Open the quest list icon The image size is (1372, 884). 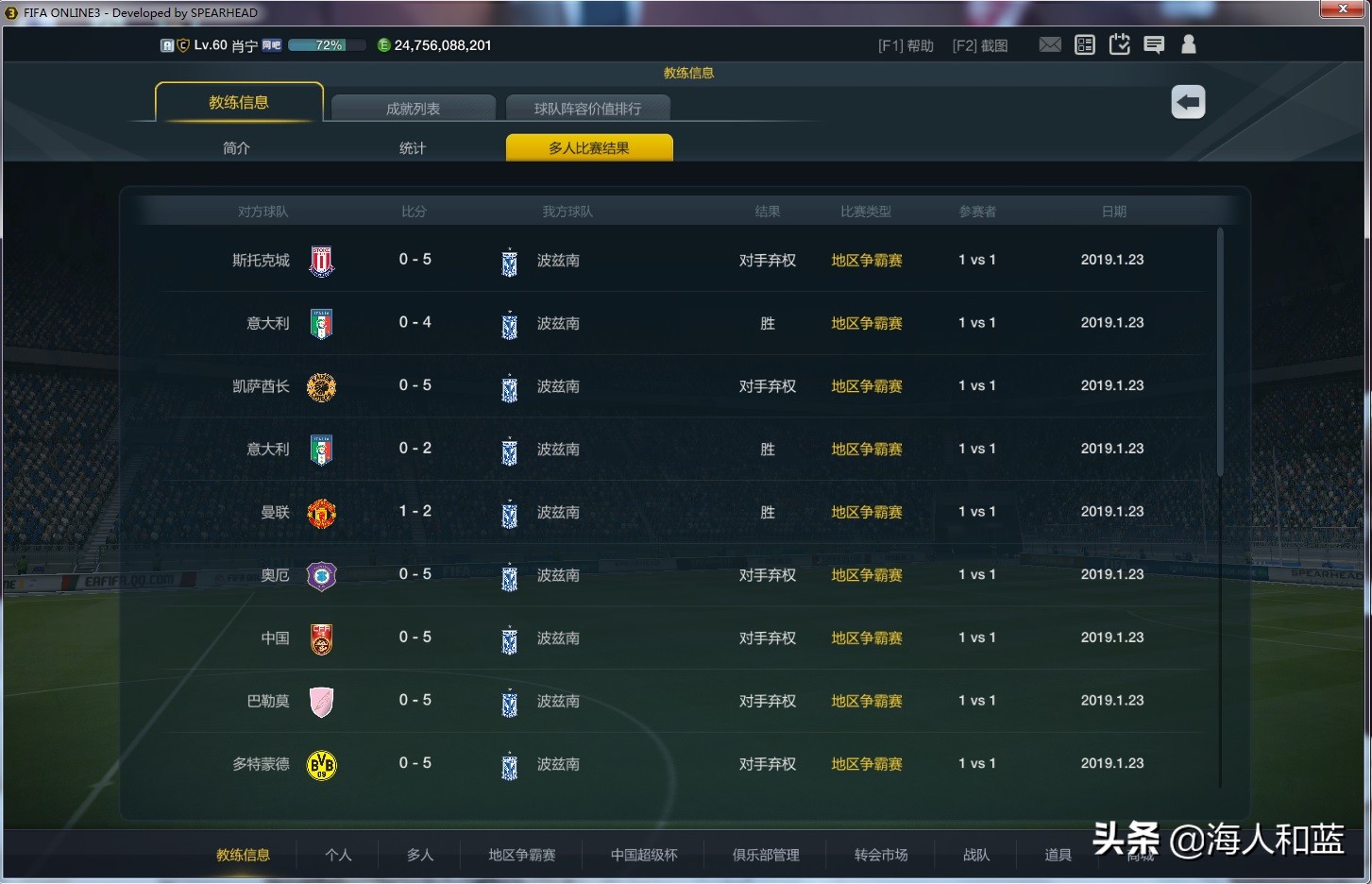[x=1084, y=43]
